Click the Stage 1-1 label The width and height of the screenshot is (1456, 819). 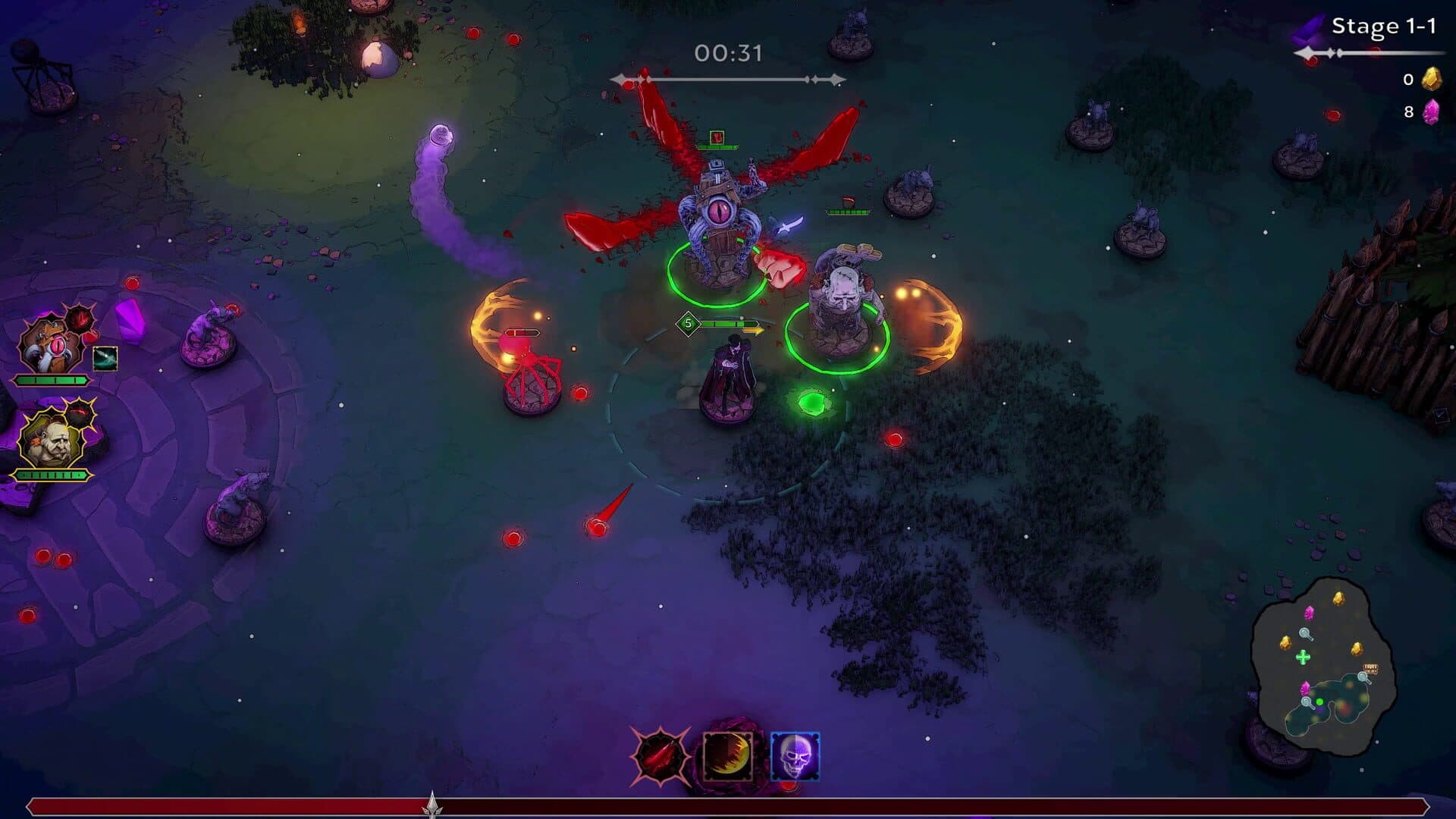(1382, 24)
